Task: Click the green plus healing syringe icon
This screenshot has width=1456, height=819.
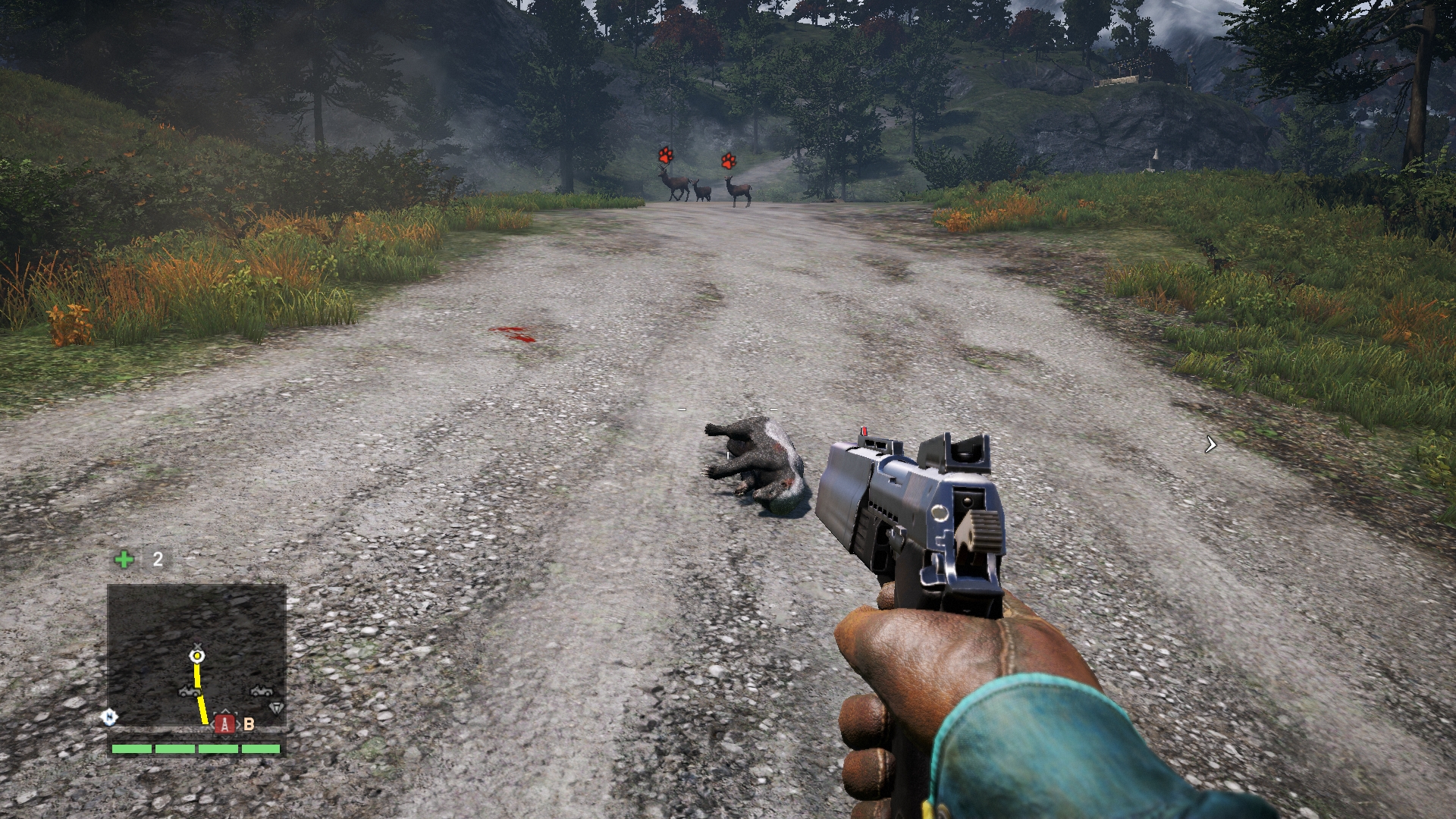Action: 124,560
